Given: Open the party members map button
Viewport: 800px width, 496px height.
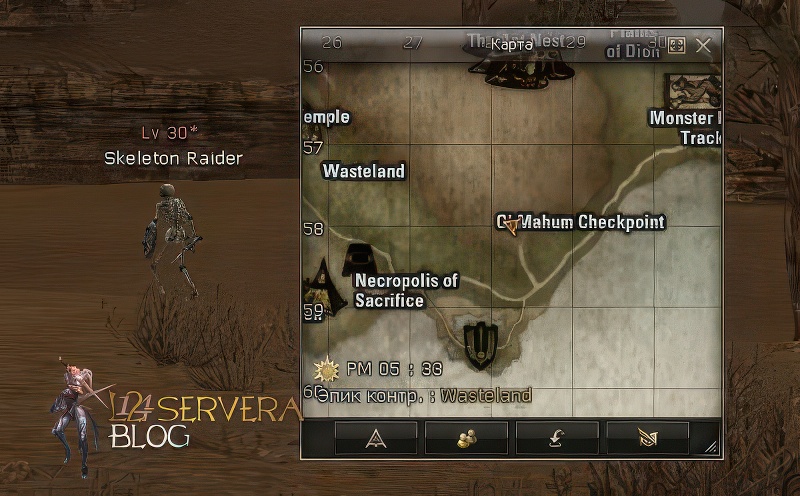Looking at the screenshot, I should point(466,437).
